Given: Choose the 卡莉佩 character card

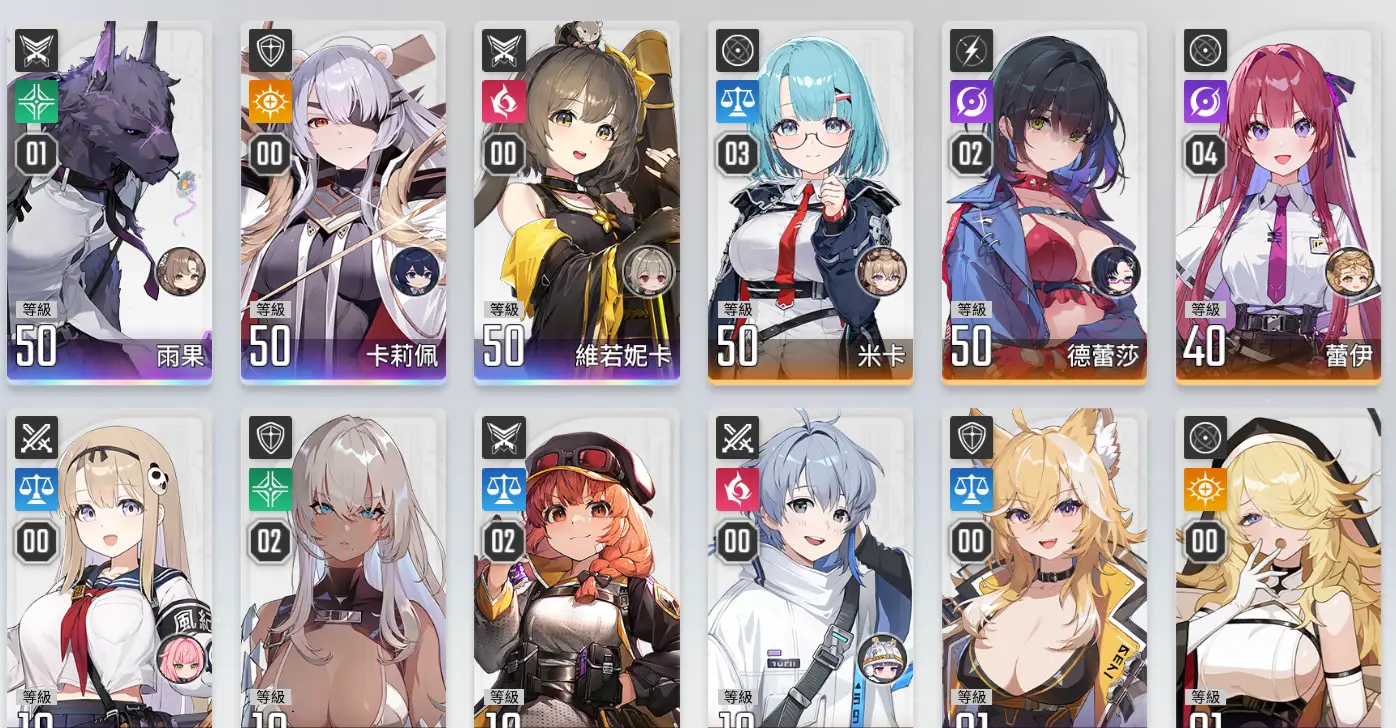Looking at the screenshot, I should 343,202.
